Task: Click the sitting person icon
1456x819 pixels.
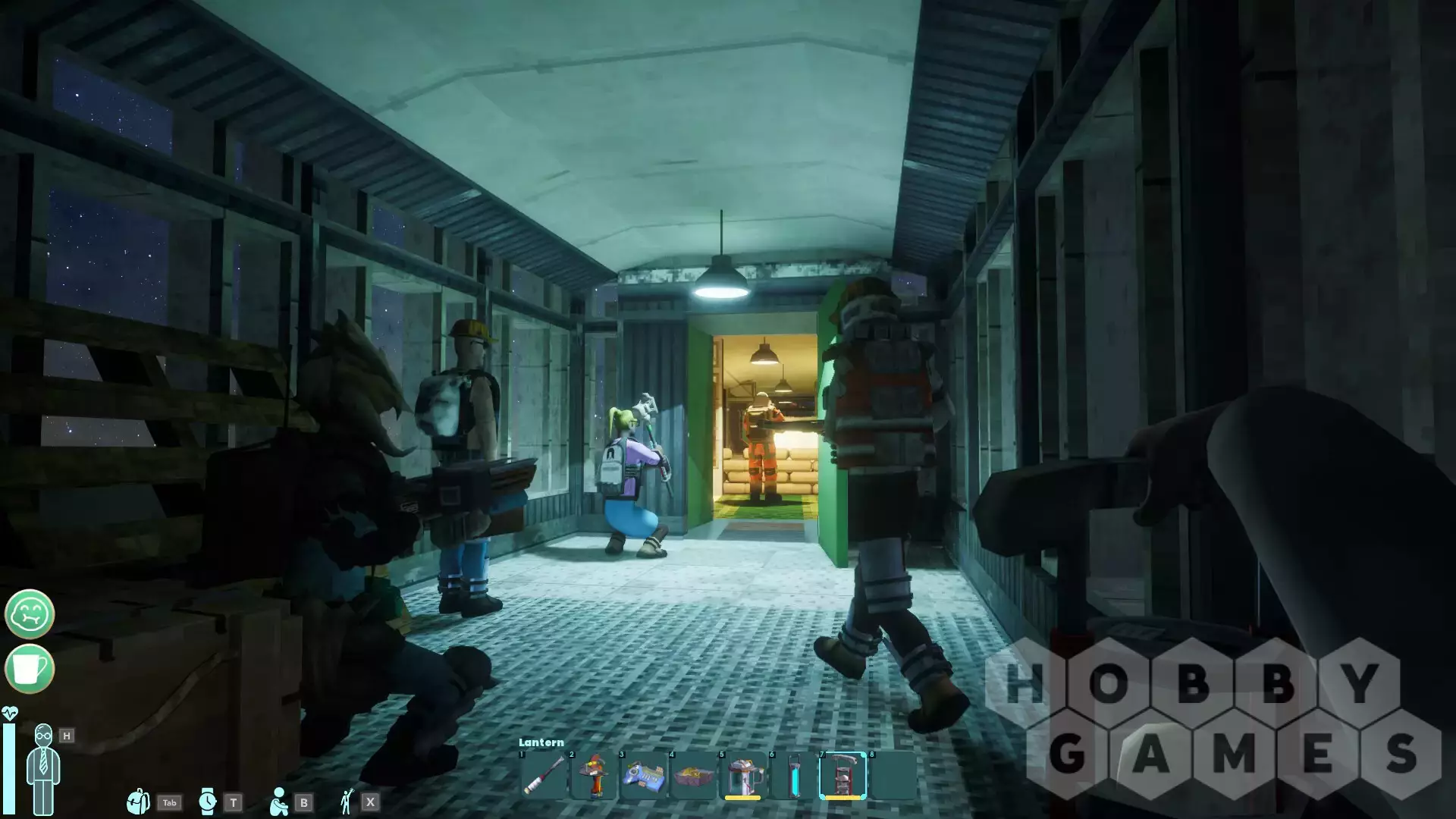Action: click(279, 802)
